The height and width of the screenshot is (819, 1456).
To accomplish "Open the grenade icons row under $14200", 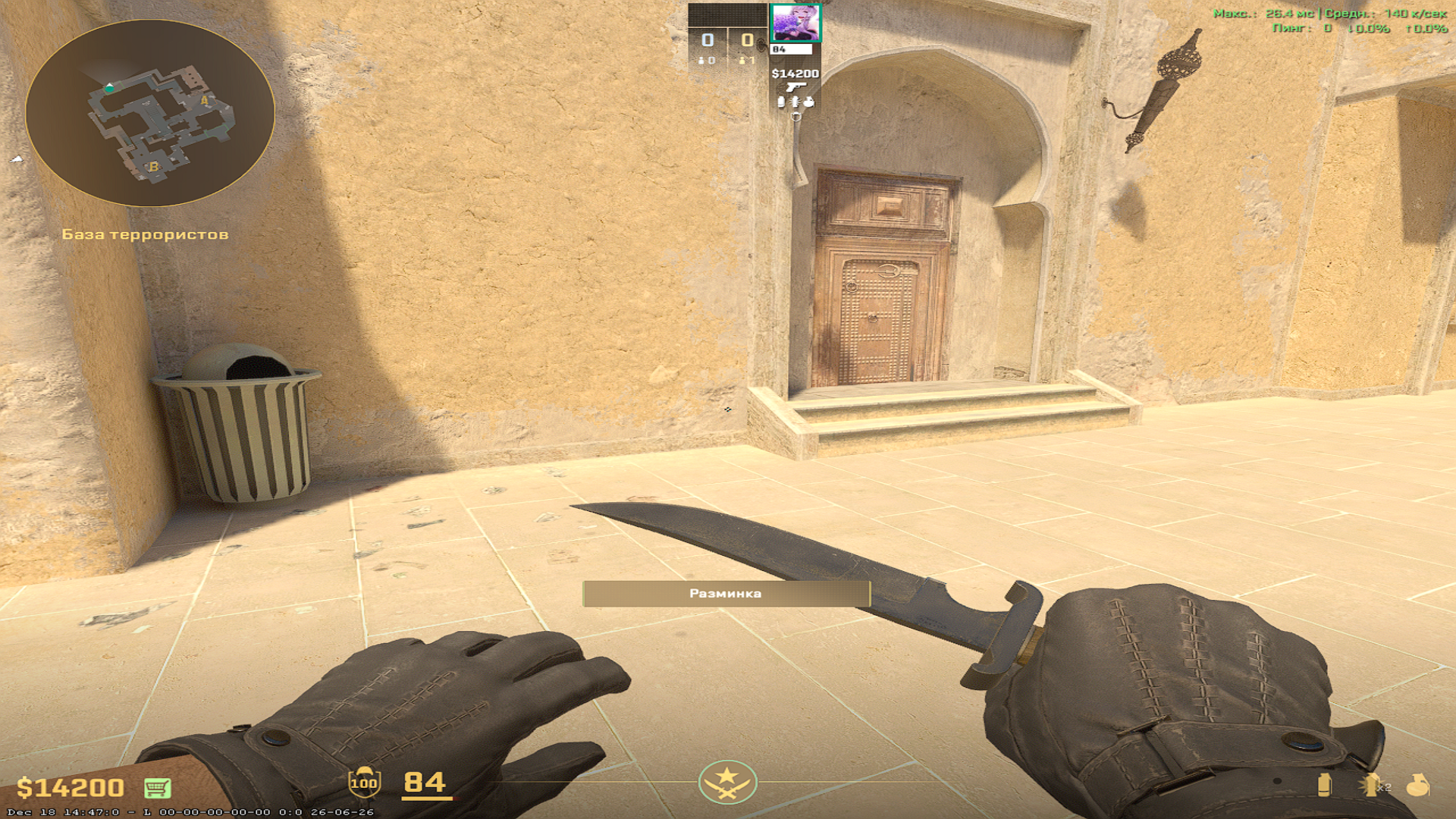I will (x=796, y=102).
